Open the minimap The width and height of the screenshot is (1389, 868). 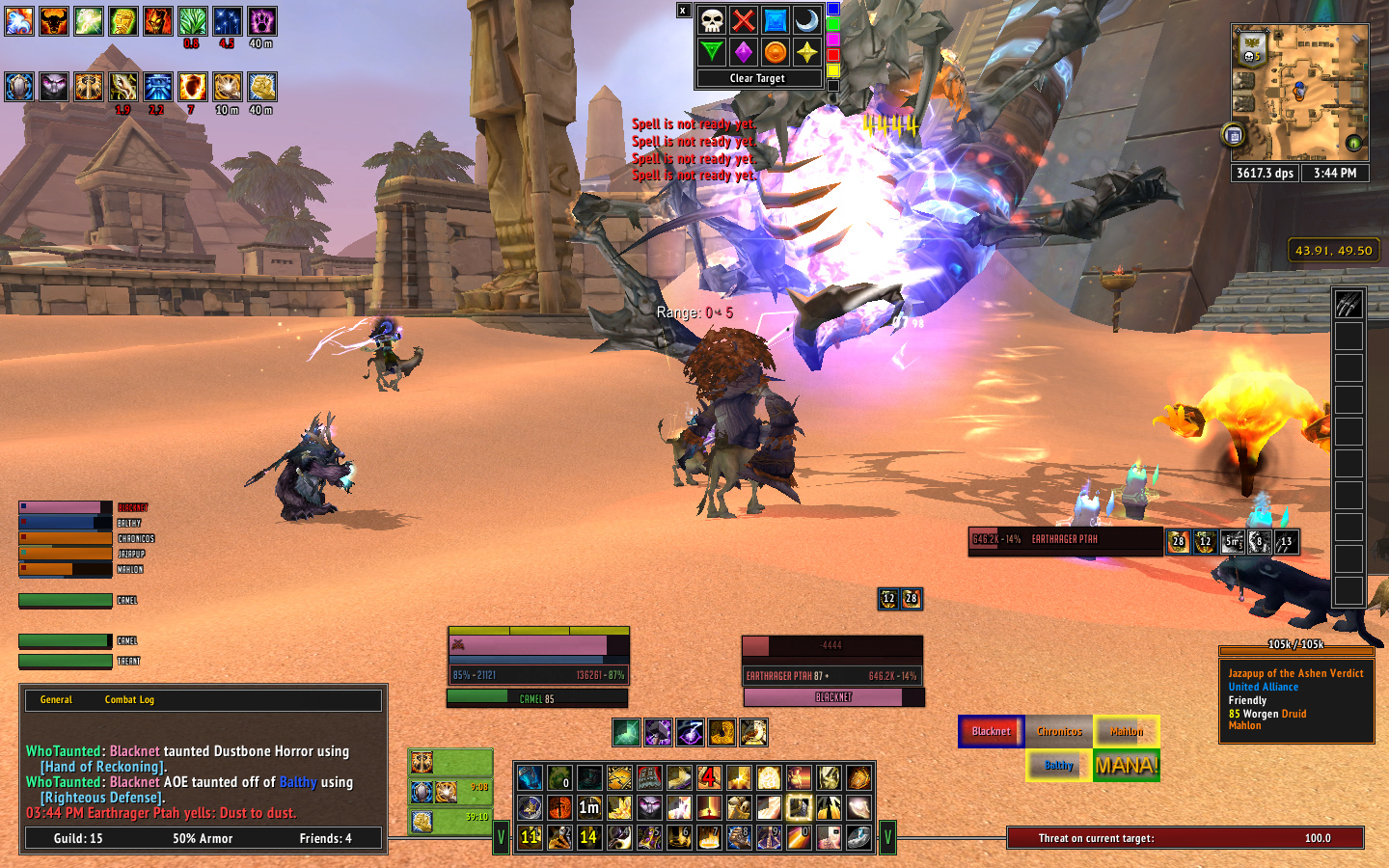click(1299, 93)
